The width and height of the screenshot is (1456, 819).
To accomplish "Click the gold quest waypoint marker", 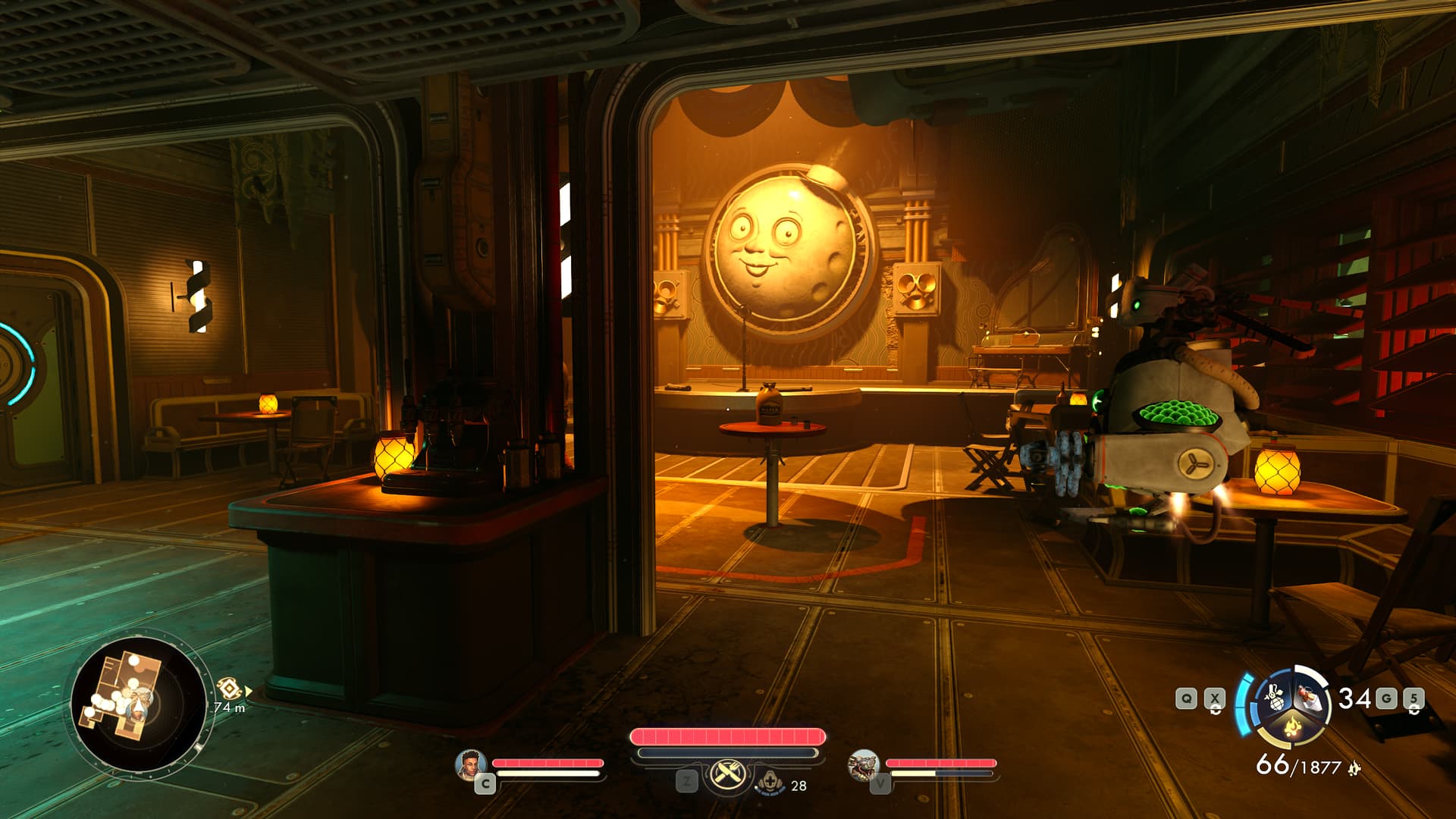I will (x=229, y=689).
